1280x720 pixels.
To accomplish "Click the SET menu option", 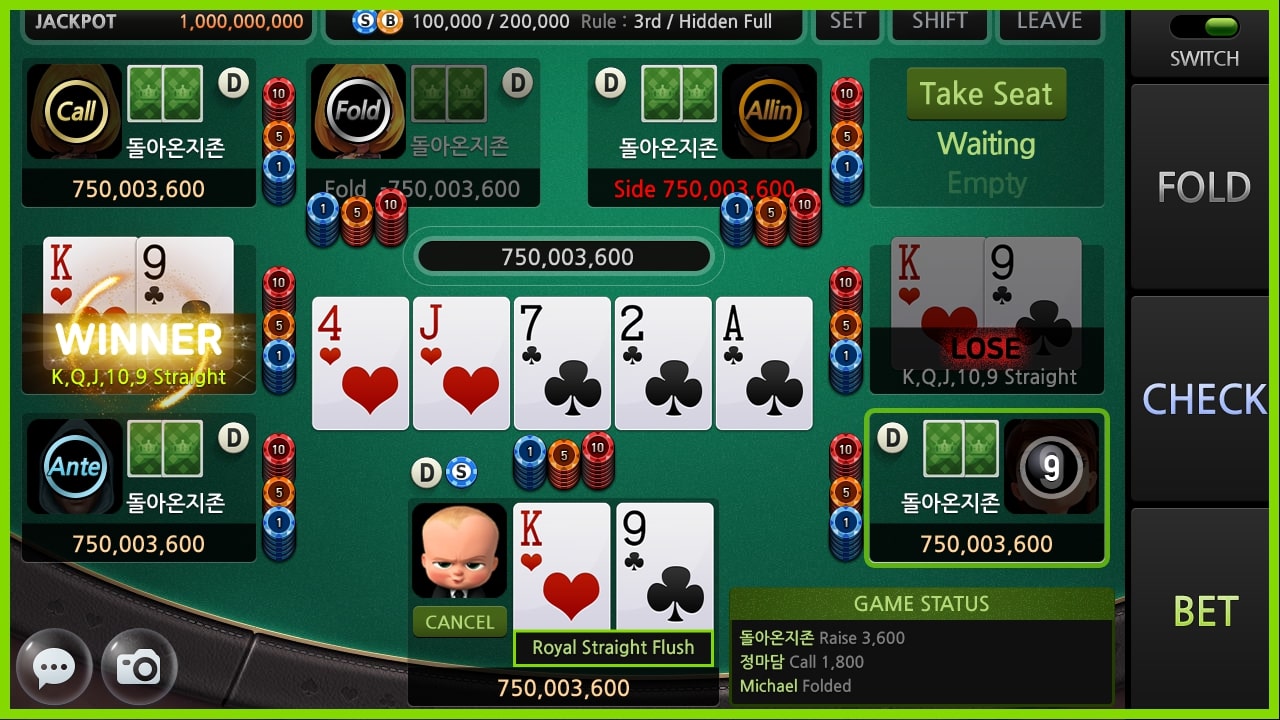I will 847,18.
